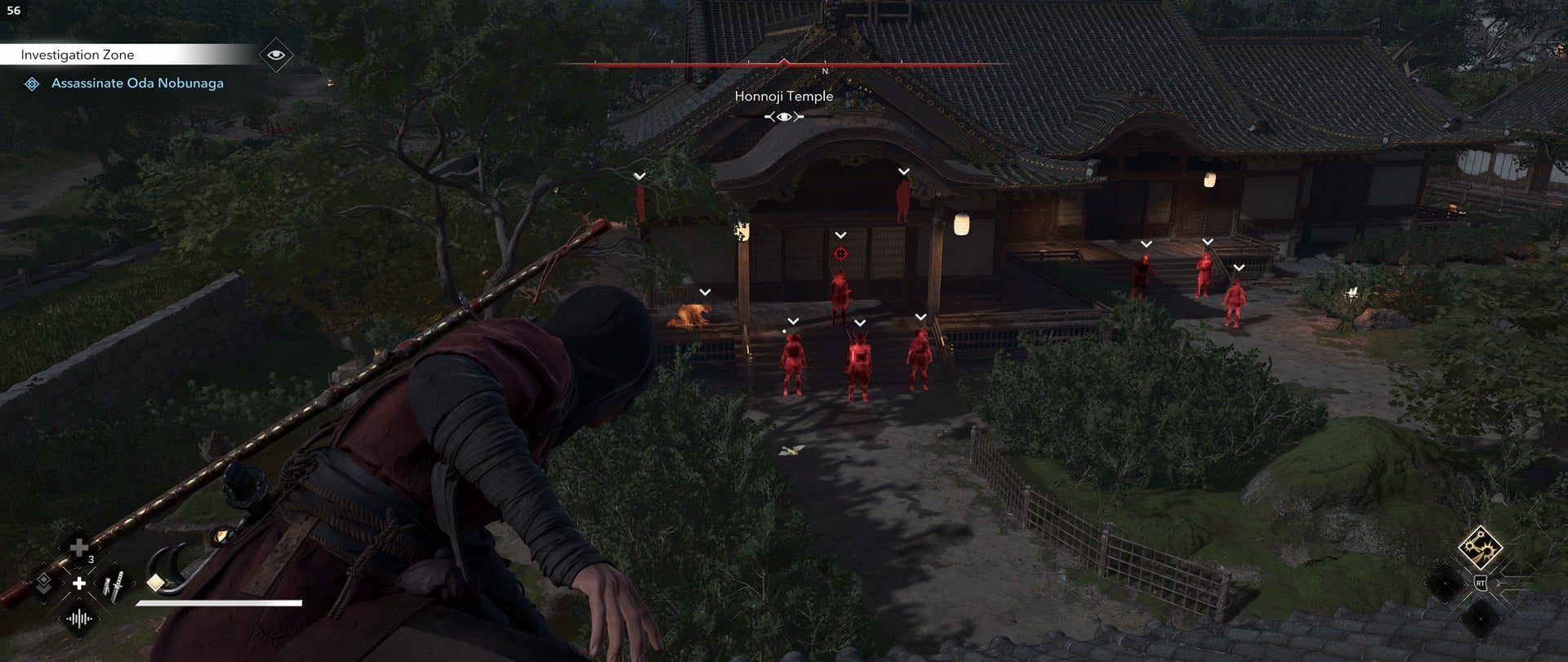Click the Investigation Zone header bar
Image resolution: width=1568 pixels, height=662 pixels.
78,55
